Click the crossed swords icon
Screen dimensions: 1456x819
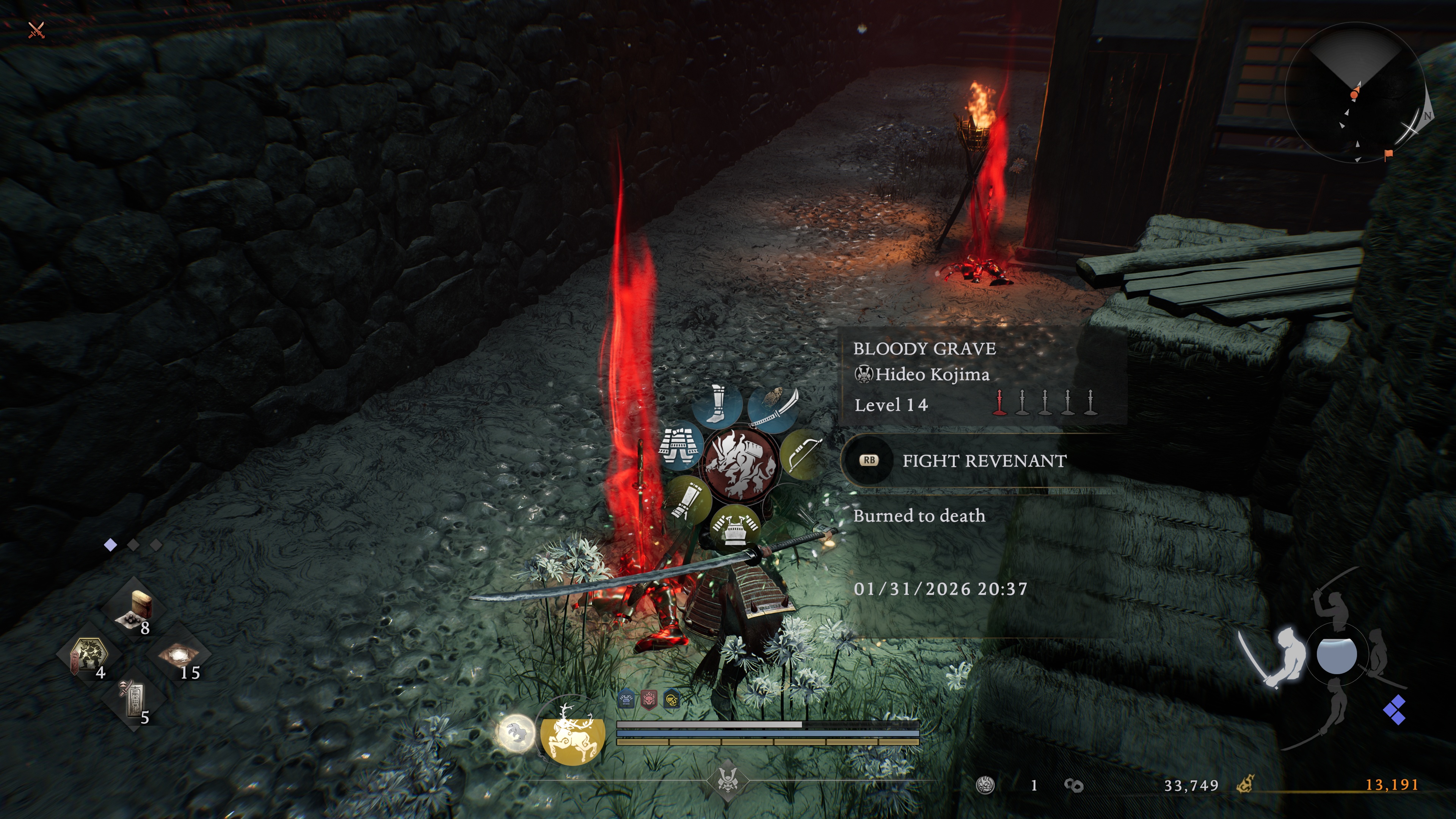tap(36, 30)
